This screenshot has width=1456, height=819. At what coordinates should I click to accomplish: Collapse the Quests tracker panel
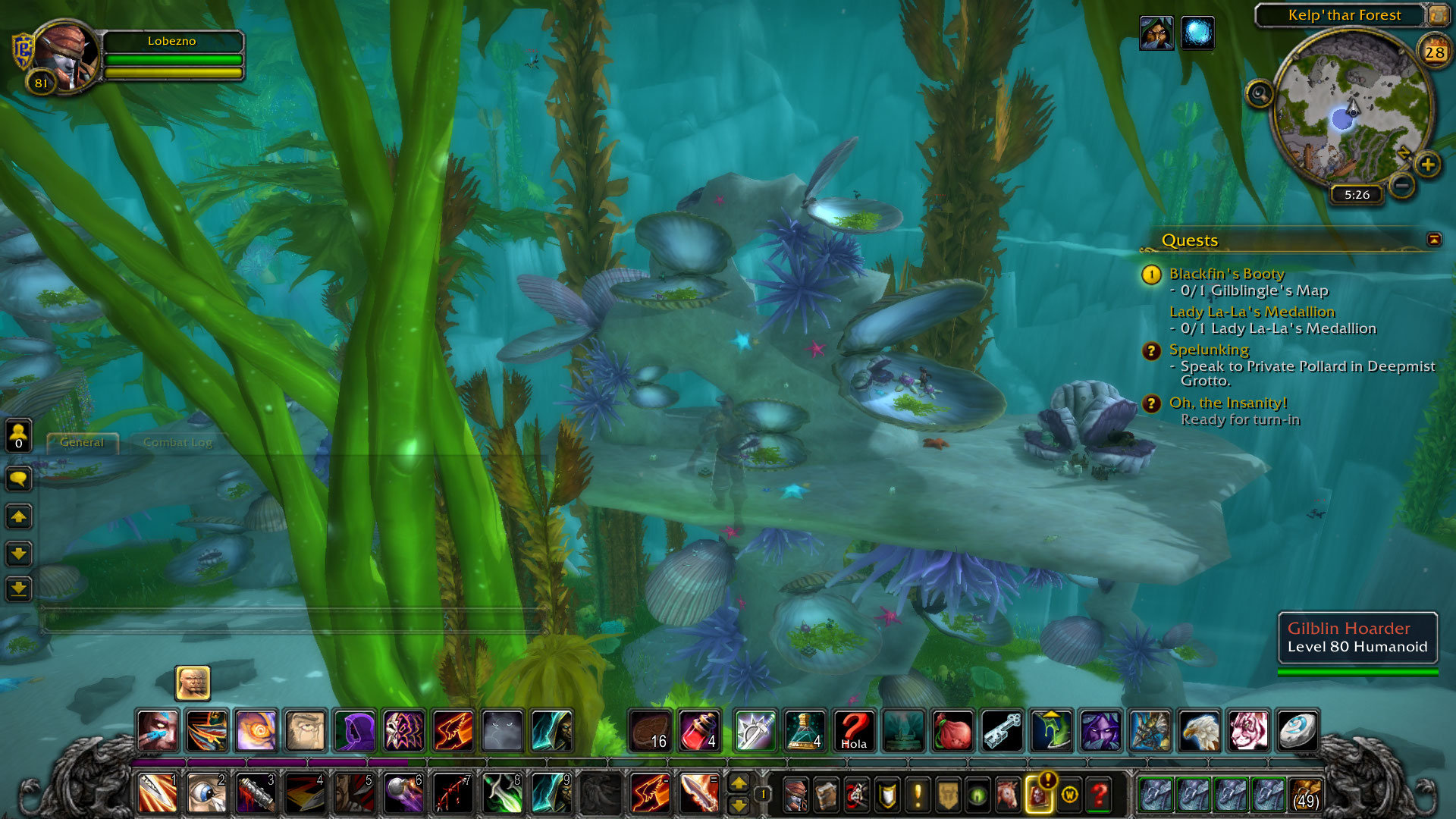pos(1433,240)
